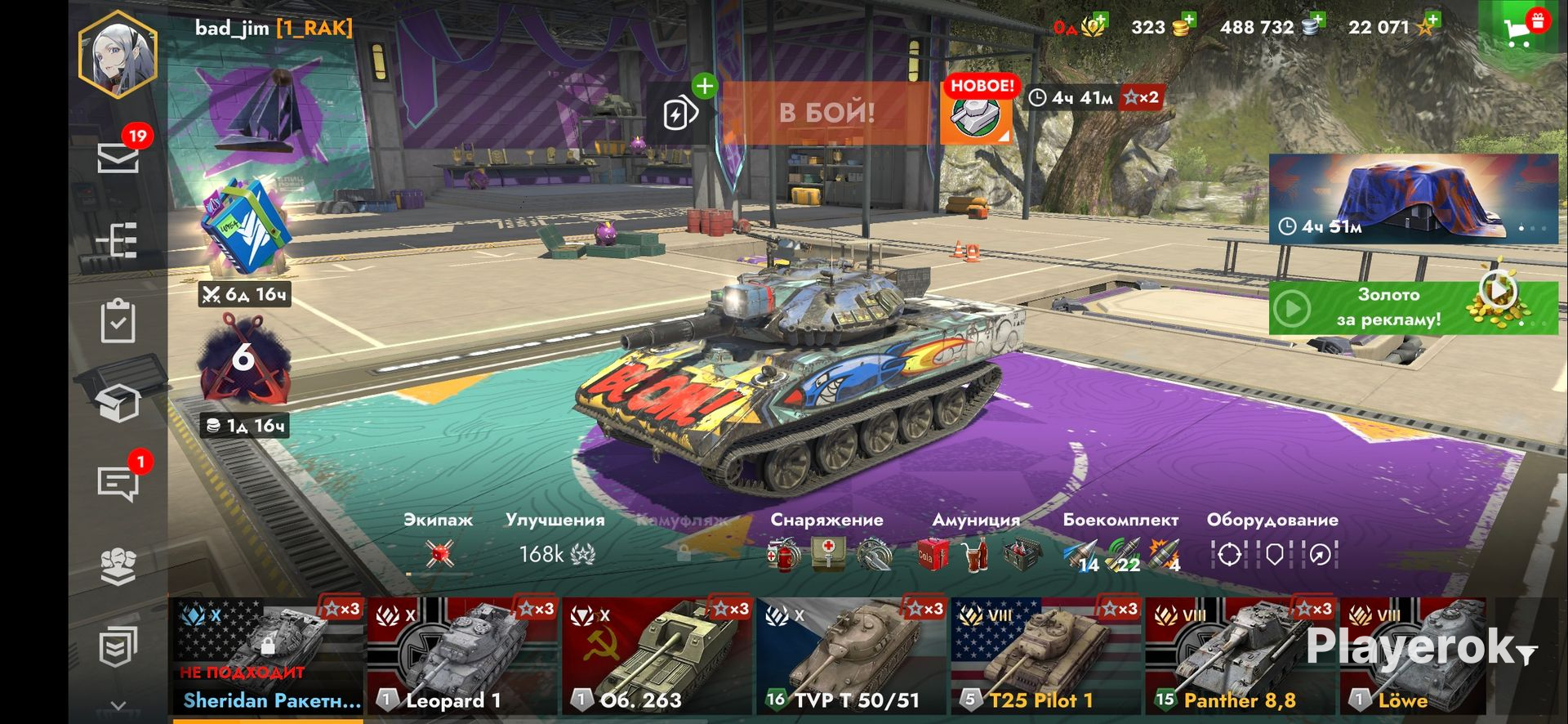
Task: Open the missions clipboard icon
Action: (118, 321)
